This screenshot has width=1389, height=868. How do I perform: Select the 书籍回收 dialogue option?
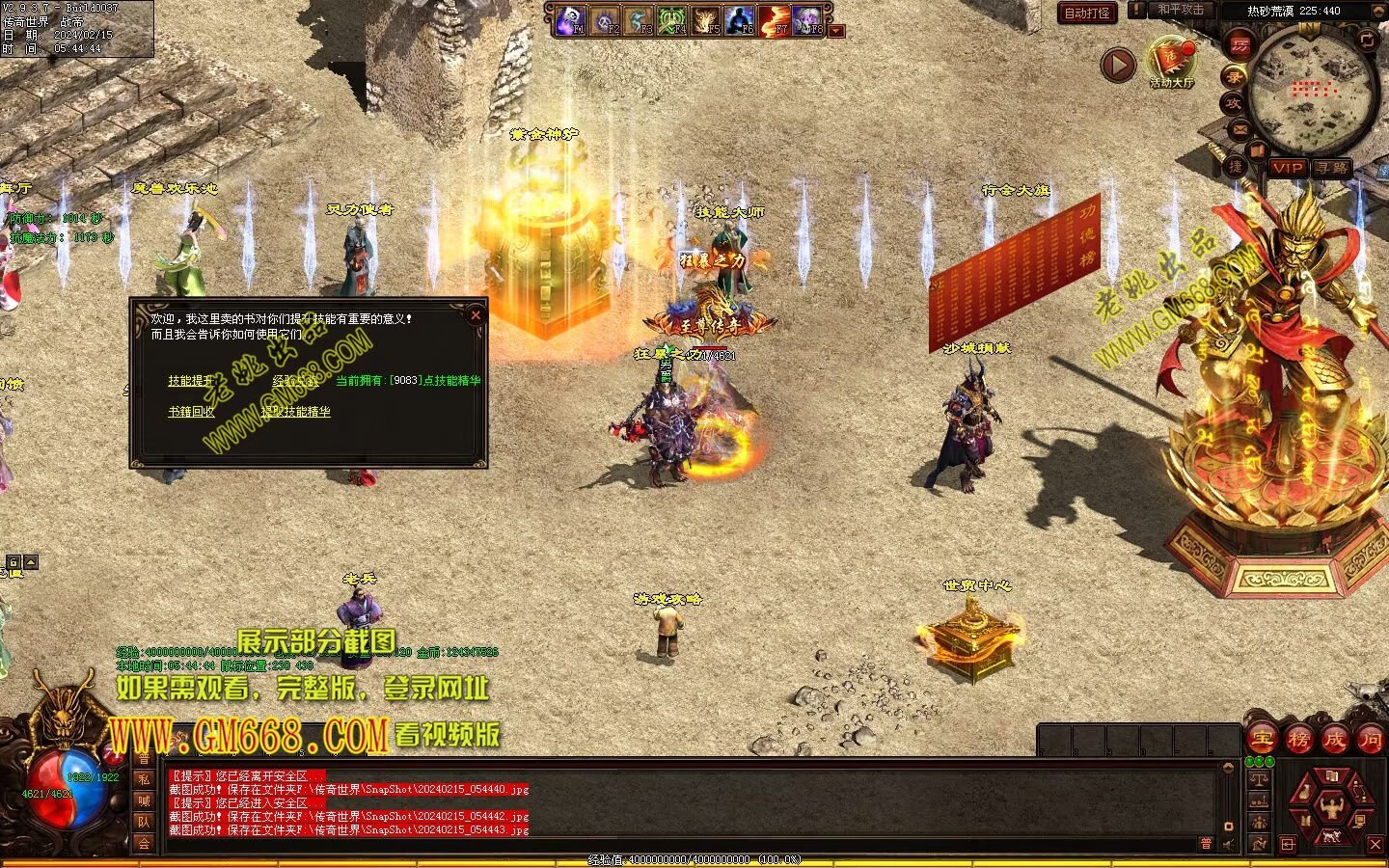point(191,412)
